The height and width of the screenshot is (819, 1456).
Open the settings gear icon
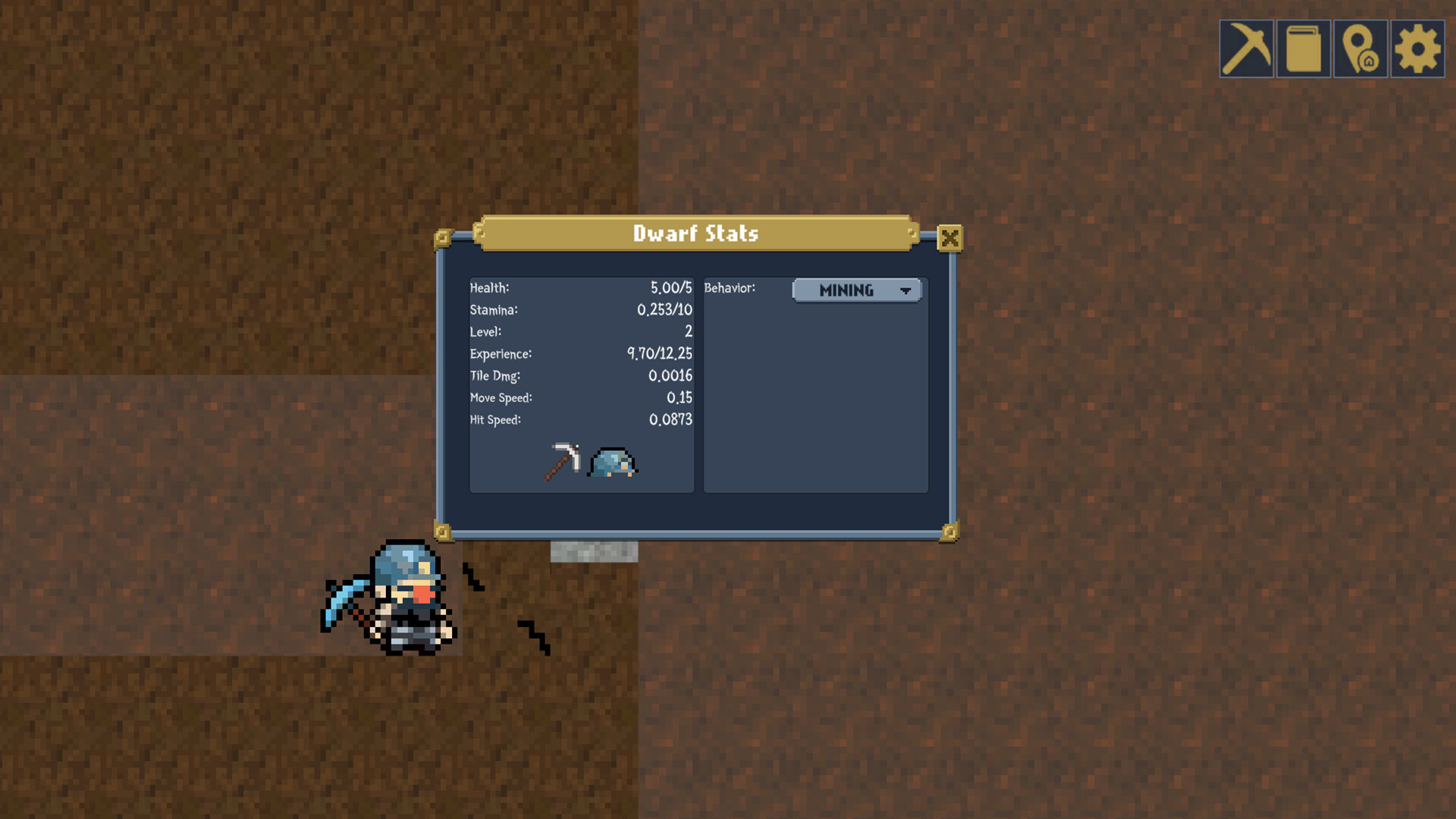tap(1417, 49)
